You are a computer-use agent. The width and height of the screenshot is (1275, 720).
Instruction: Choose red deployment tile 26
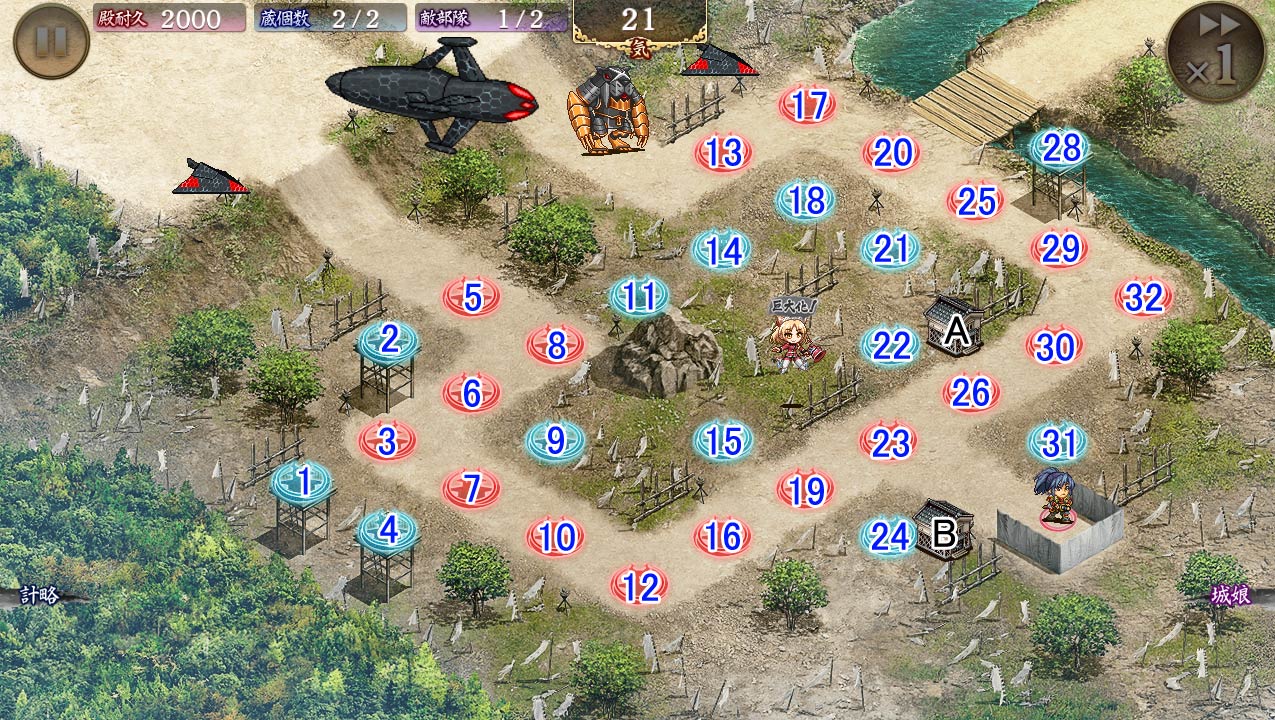[x=971, y=393]
